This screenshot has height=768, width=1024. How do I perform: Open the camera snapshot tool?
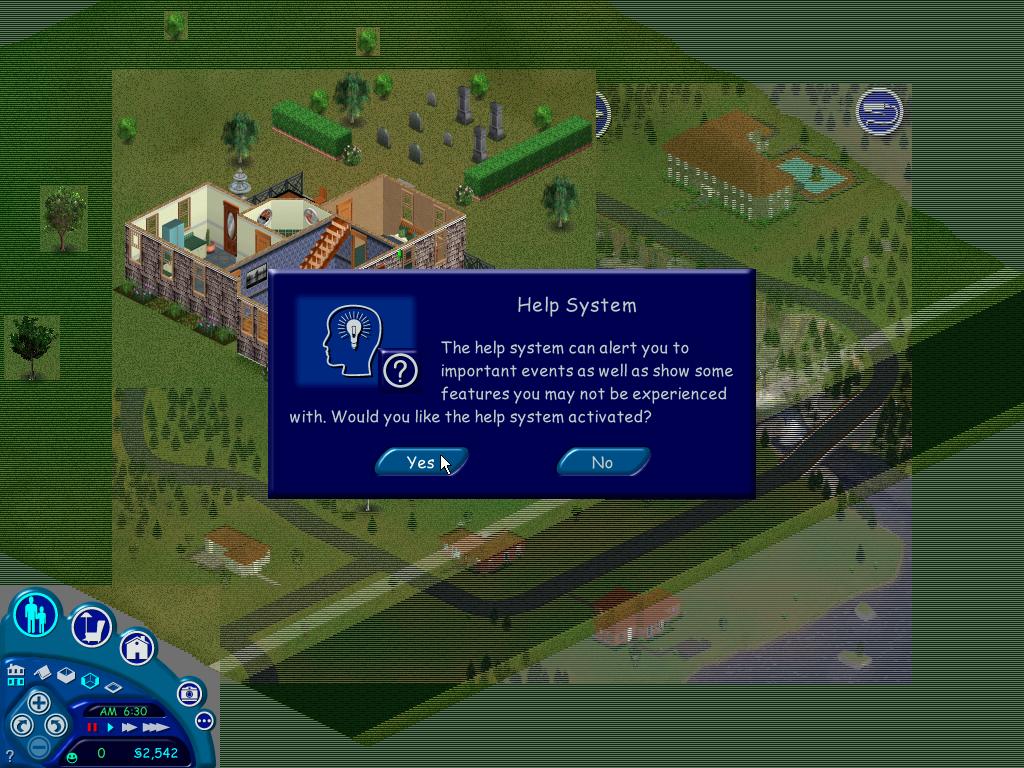189,693
